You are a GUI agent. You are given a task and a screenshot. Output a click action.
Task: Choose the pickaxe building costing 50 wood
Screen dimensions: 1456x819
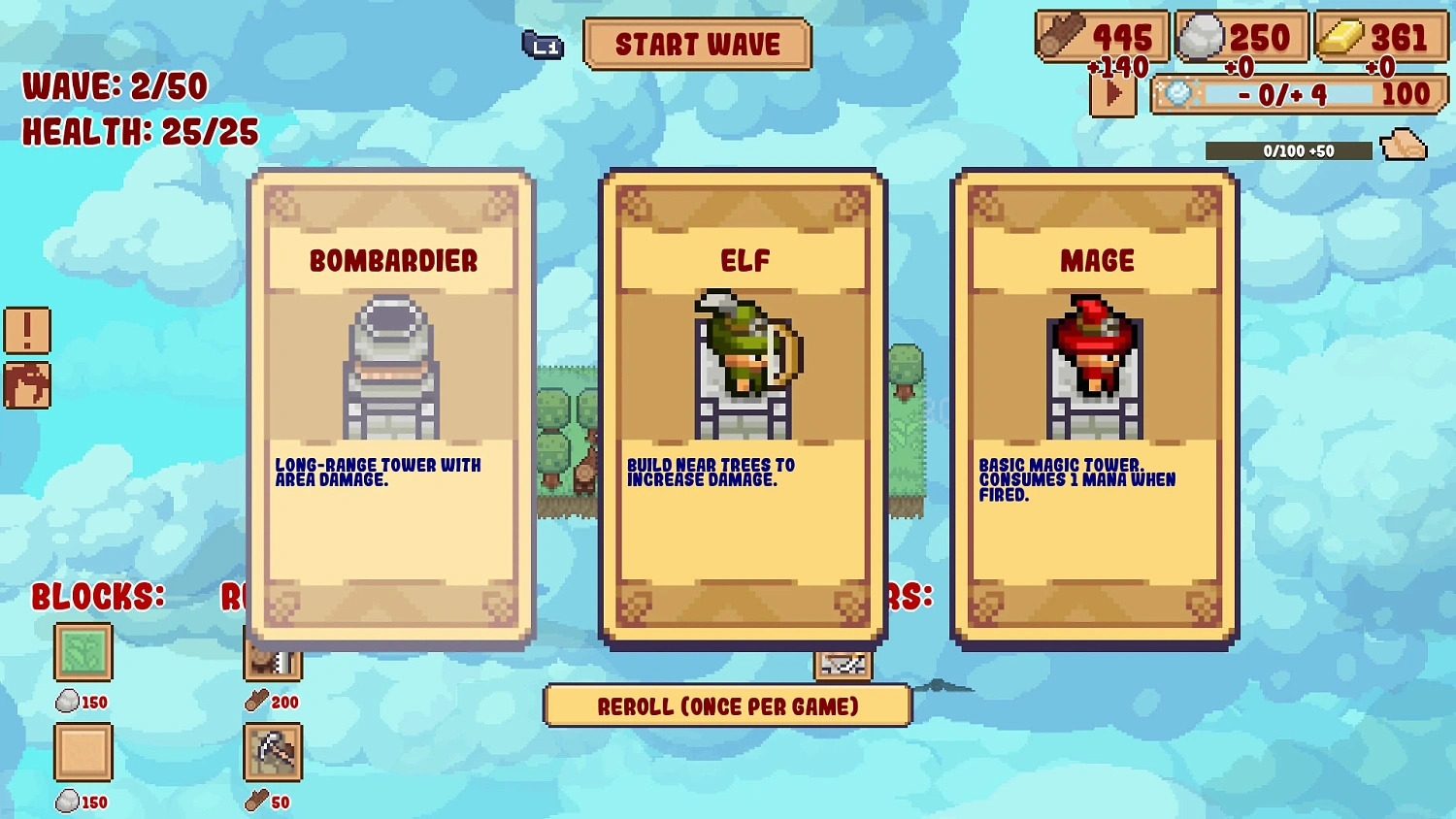(273, 752)
